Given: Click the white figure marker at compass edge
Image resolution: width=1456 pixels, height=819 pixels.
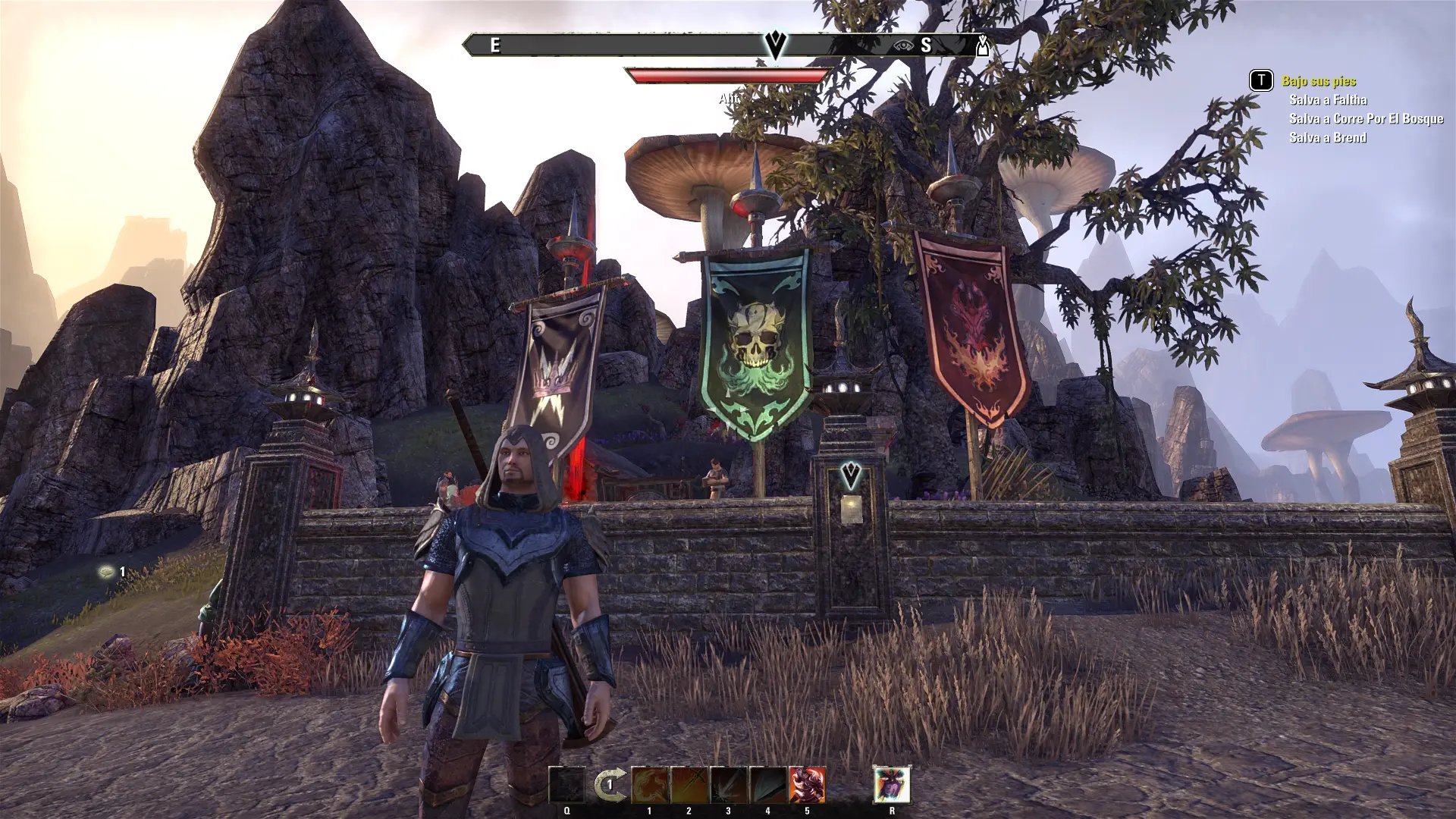Looking at the screenshot, I should coord(983,46).
